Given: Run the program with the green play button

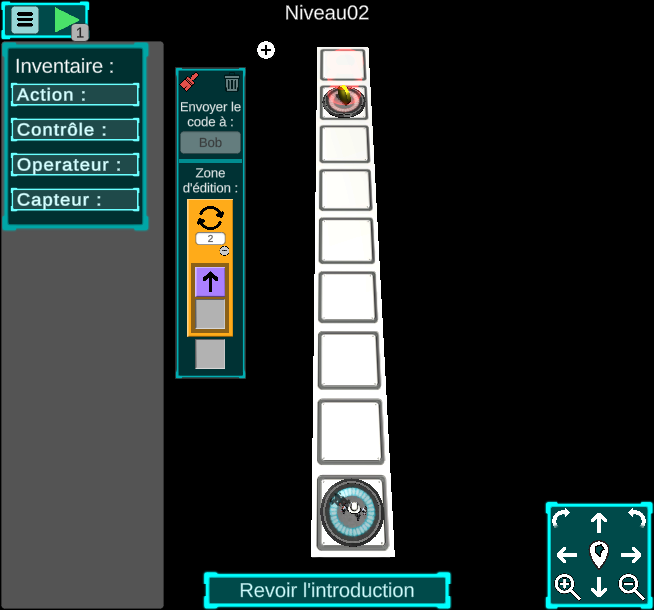Looking at the screenshot, I should pyautogui.click(x=67, y=20).
